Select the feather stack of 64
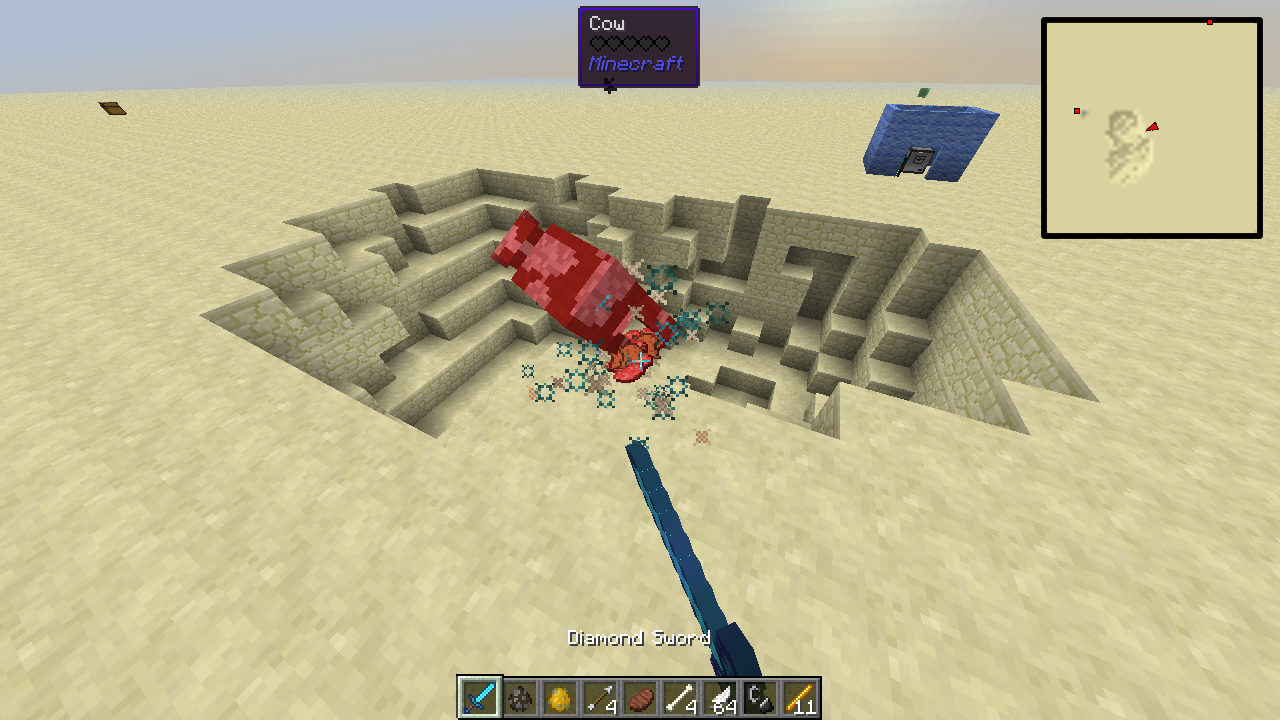Screen dimensions: 1280x720 [x=720, y=698]
